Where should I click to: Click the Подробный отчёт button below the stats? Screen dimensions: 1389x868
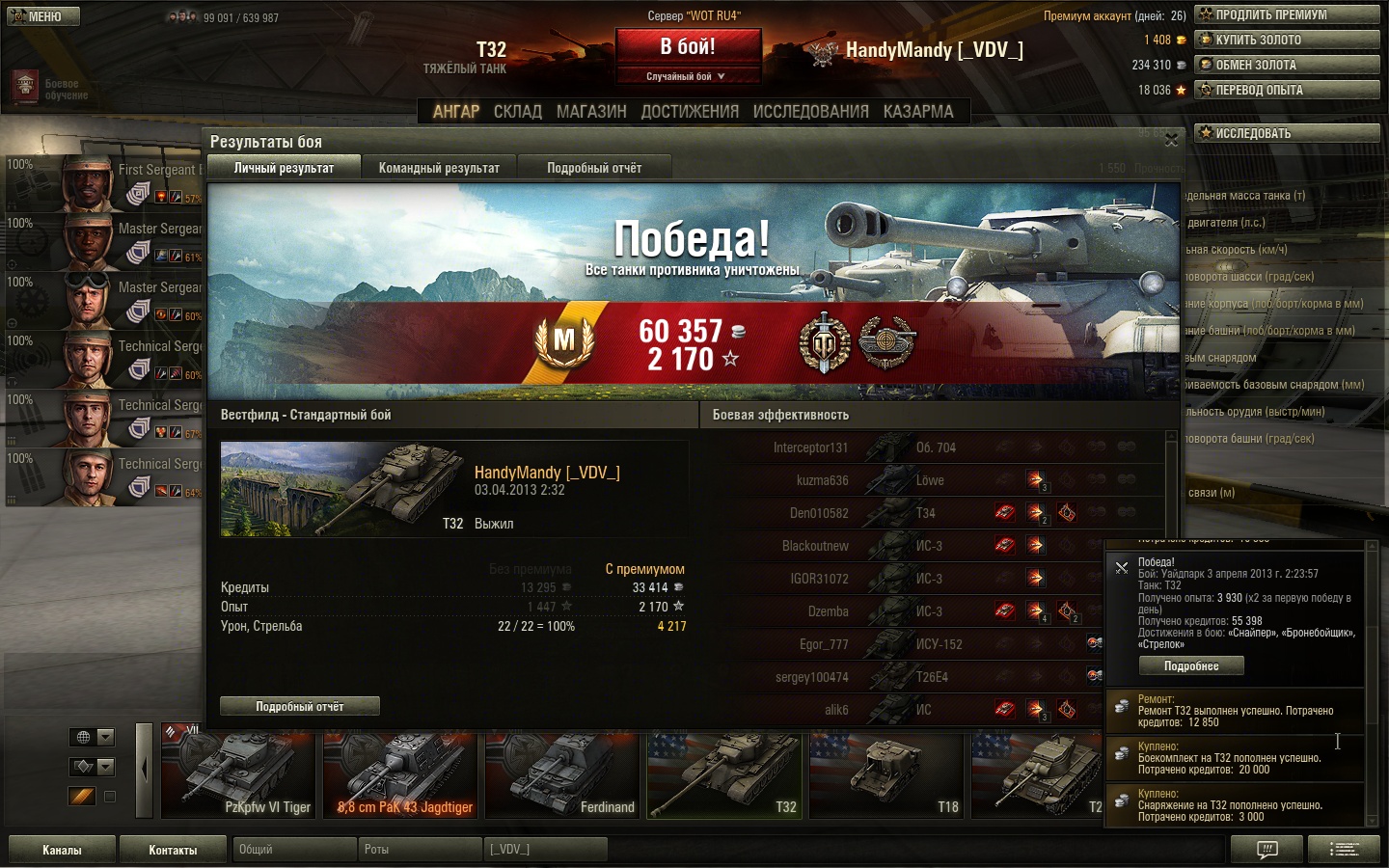[299, 707]
